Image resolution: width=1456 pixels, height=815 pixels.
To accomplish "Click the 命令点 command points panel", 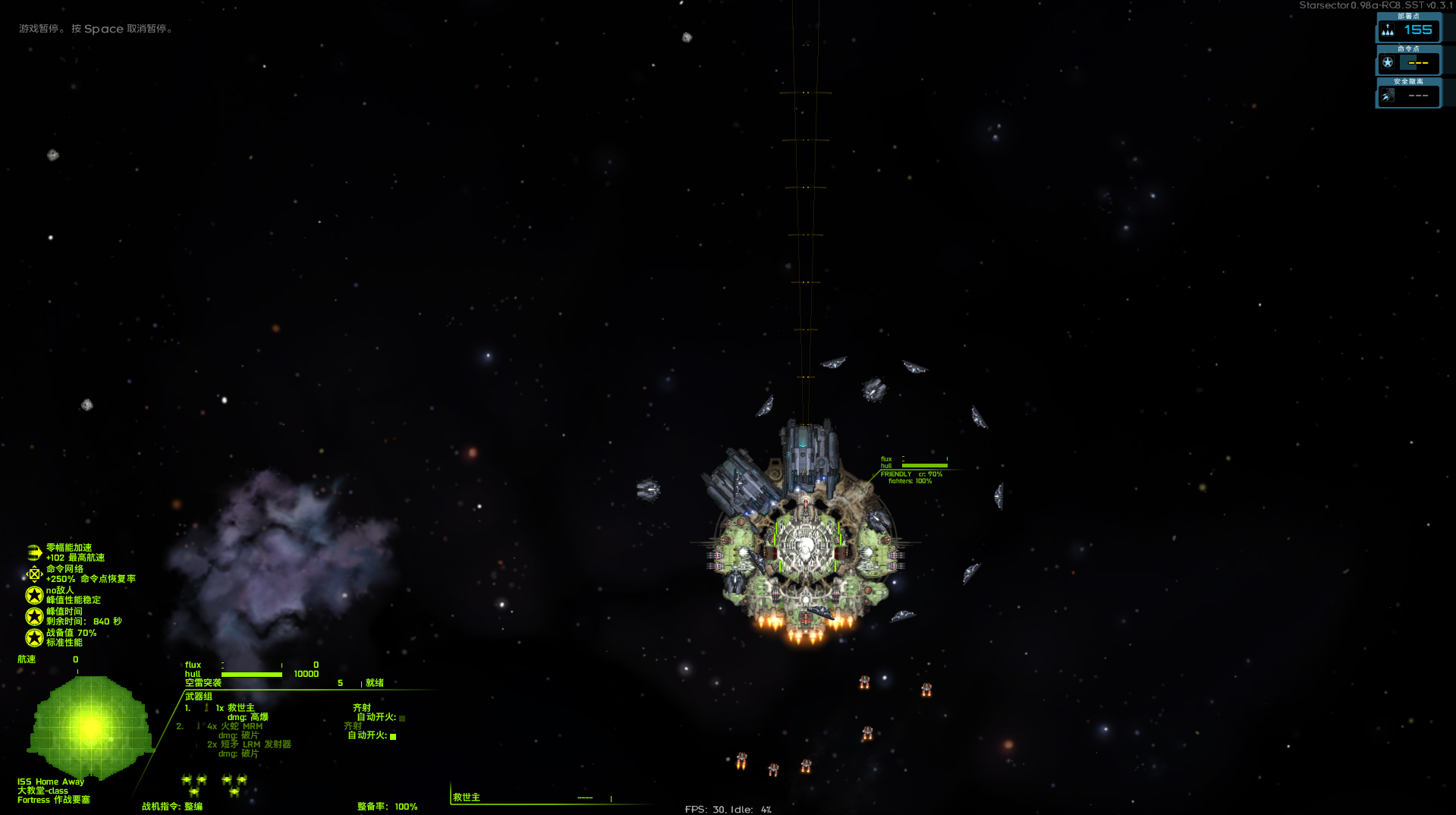I will pyautogui.click(x=1408, y=63).
